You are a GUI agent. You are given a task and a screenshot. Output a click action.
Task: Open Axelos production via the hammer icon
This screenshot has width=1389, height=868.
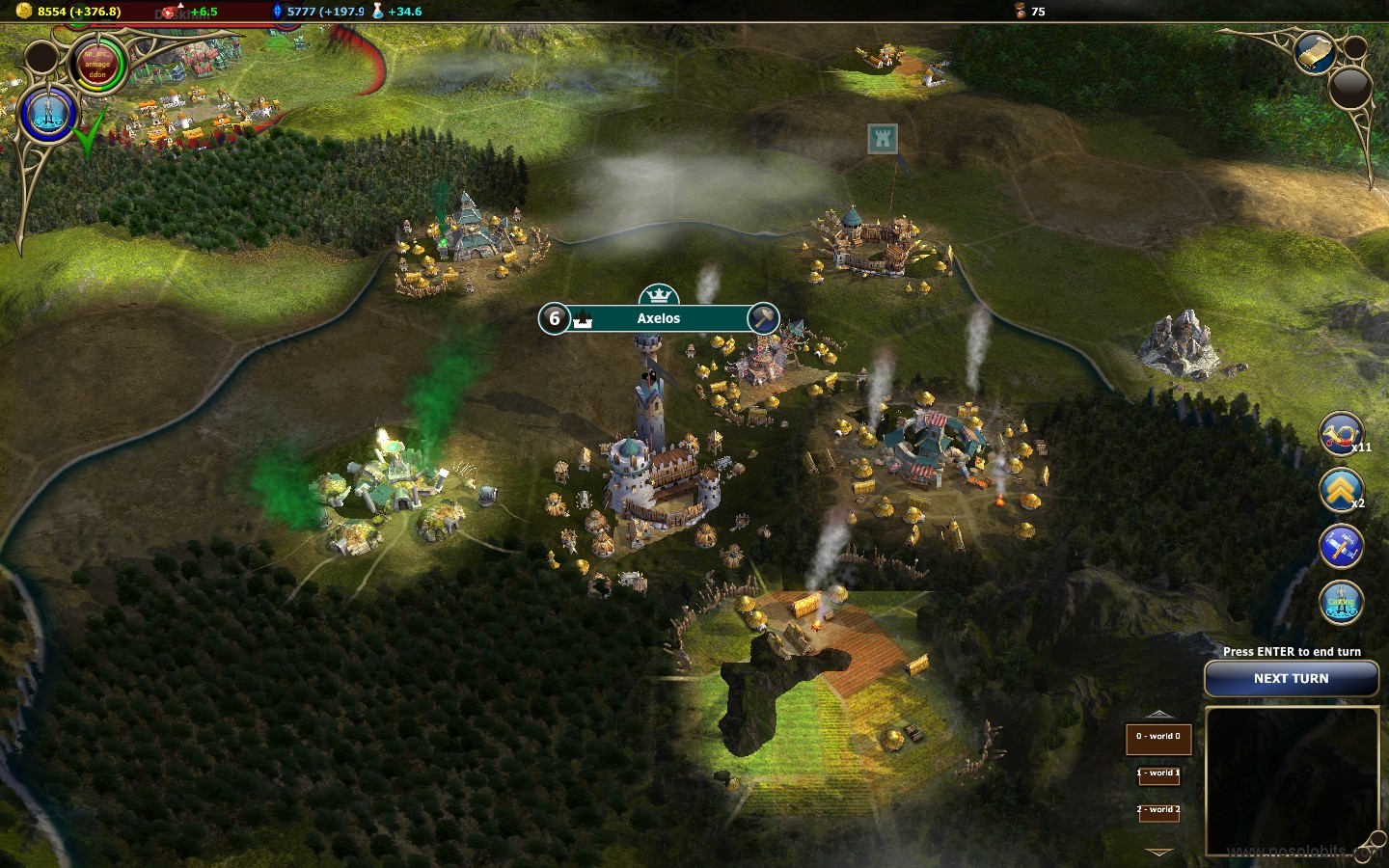pos(763,318)
